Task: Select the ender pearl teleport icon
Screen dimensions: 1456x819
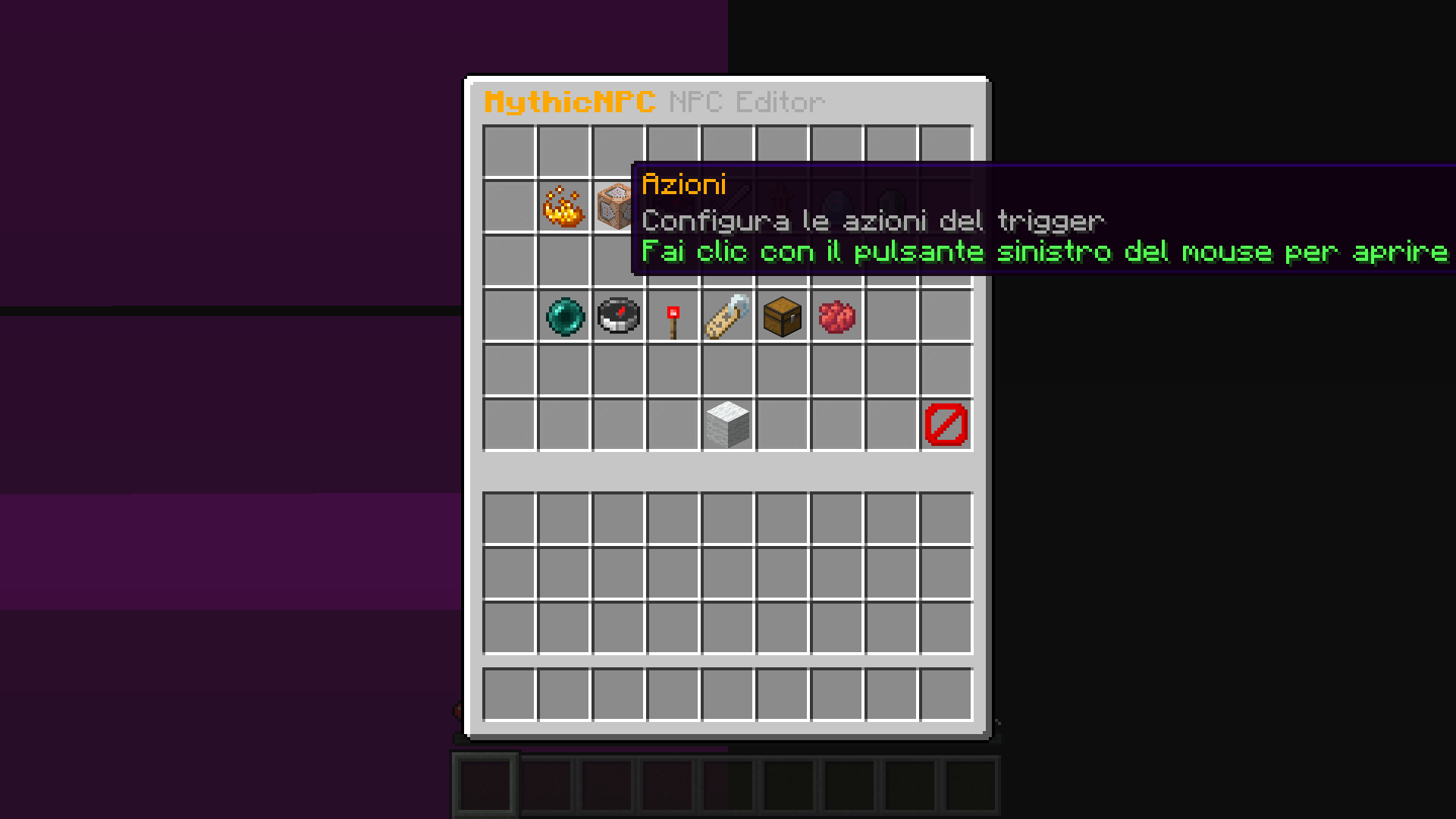Action: tap(564, 316)
